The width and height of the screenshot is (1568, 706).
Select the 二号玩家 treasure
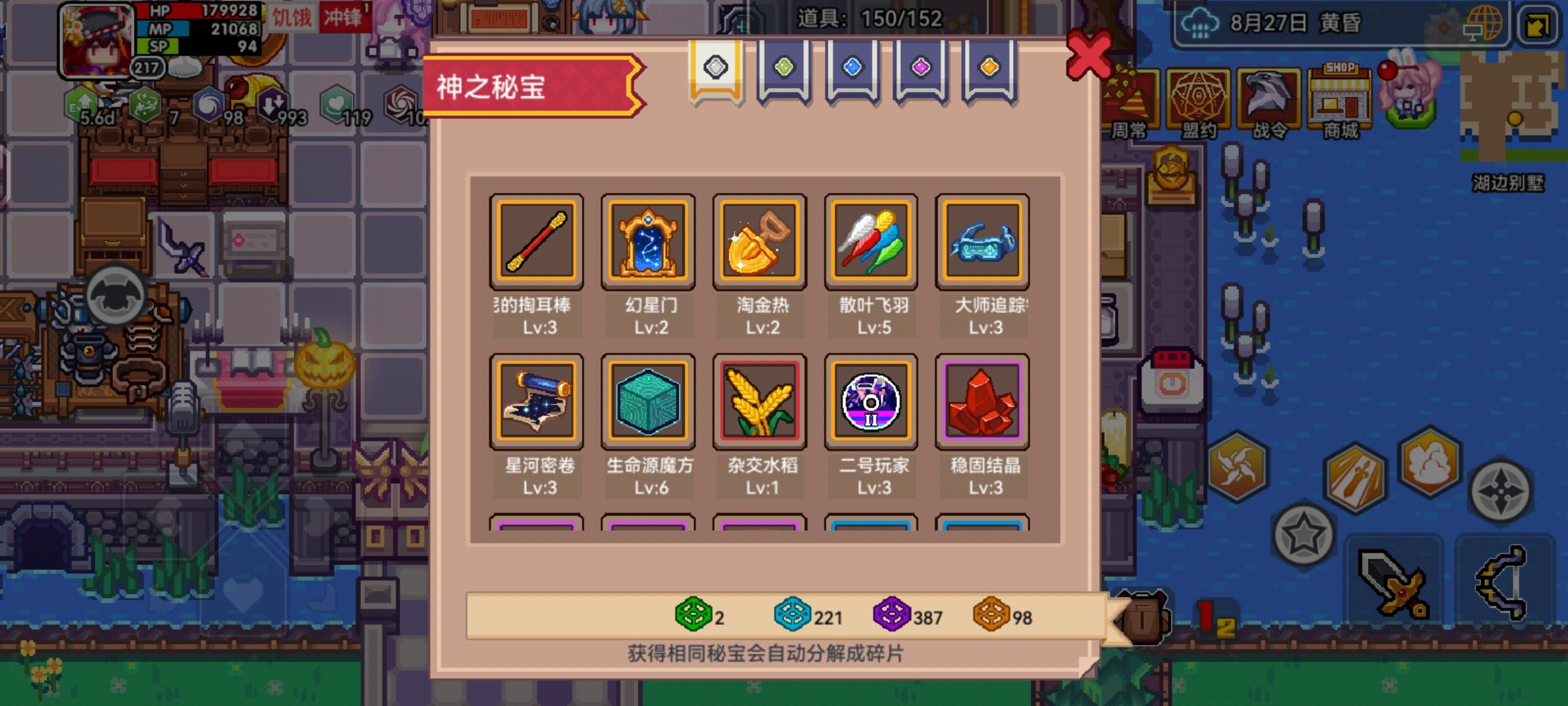coord(872,401)
